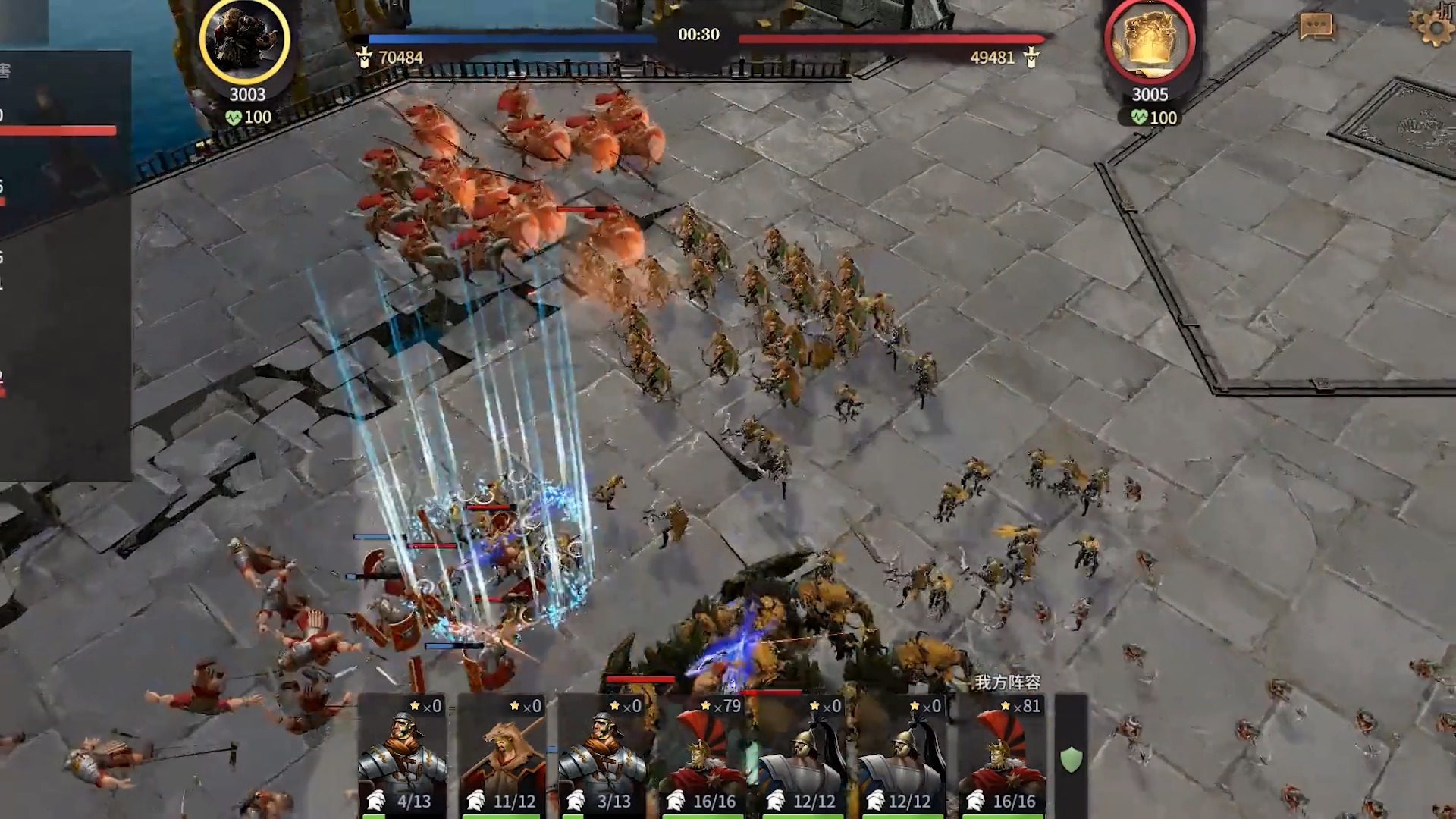
Task: Select the opponent avatar labeled 3005
Action: (x=1150, y=39)
